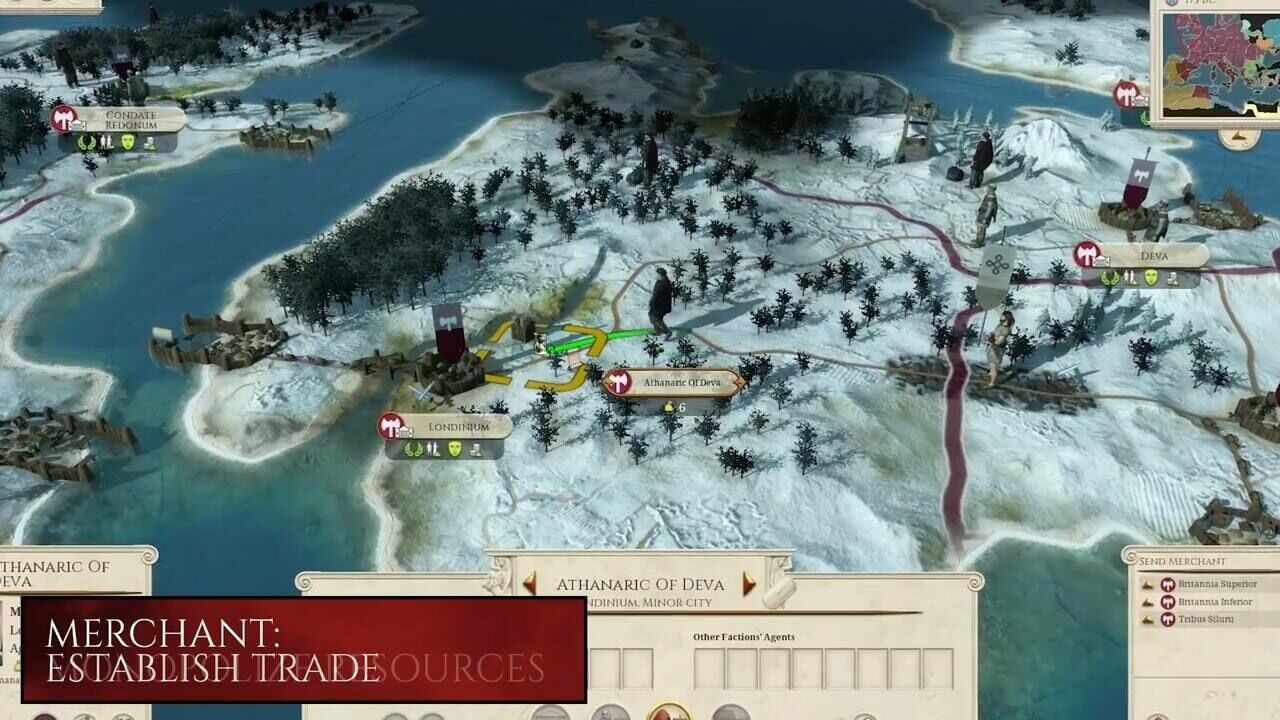The width and height of the screenshot is (1280, 720).
Task: Go to next agent with right arrow
Action: pos(748,584)
